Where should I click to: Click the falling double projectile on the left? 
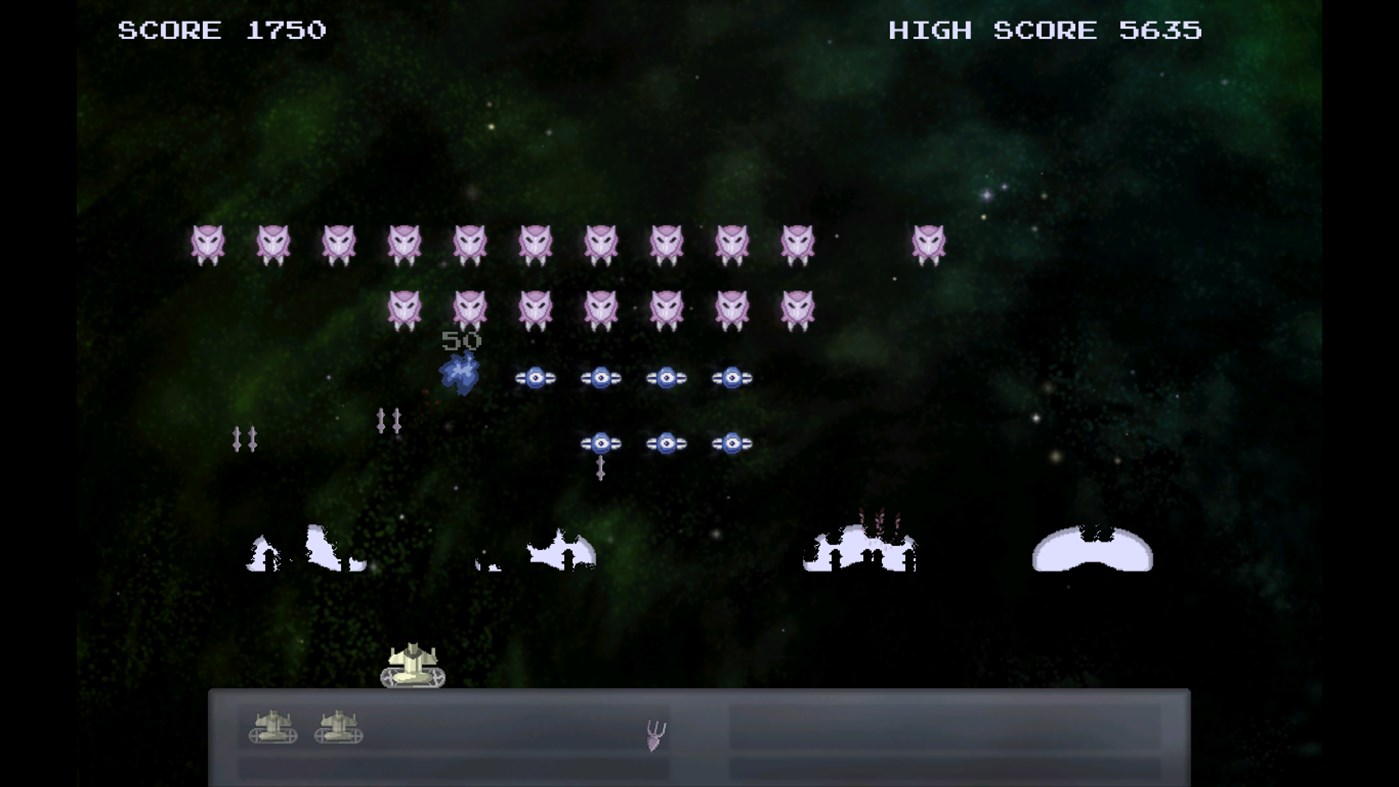tap(246, 437)
